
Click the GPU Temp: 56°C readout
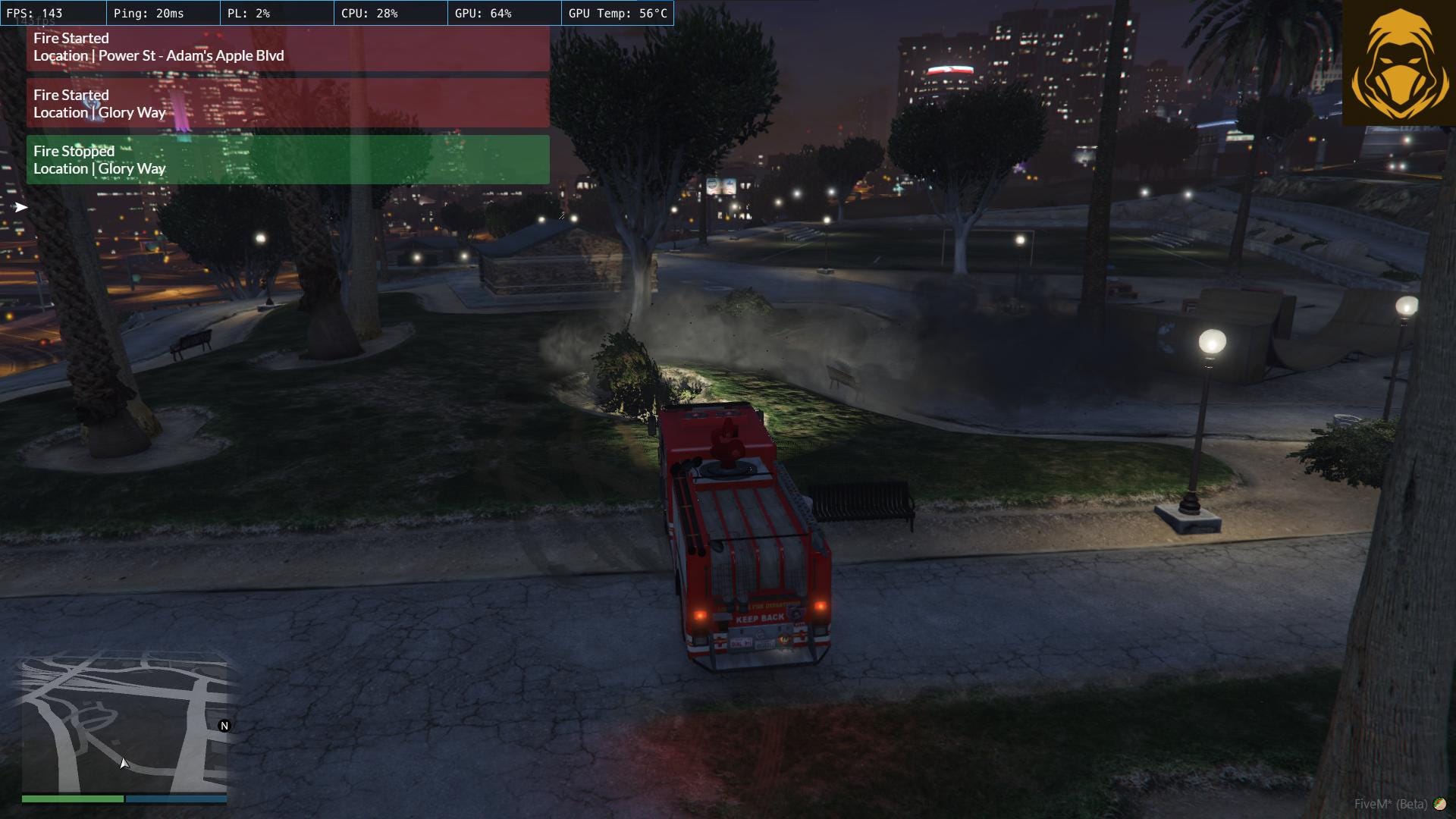click(617, 13)
